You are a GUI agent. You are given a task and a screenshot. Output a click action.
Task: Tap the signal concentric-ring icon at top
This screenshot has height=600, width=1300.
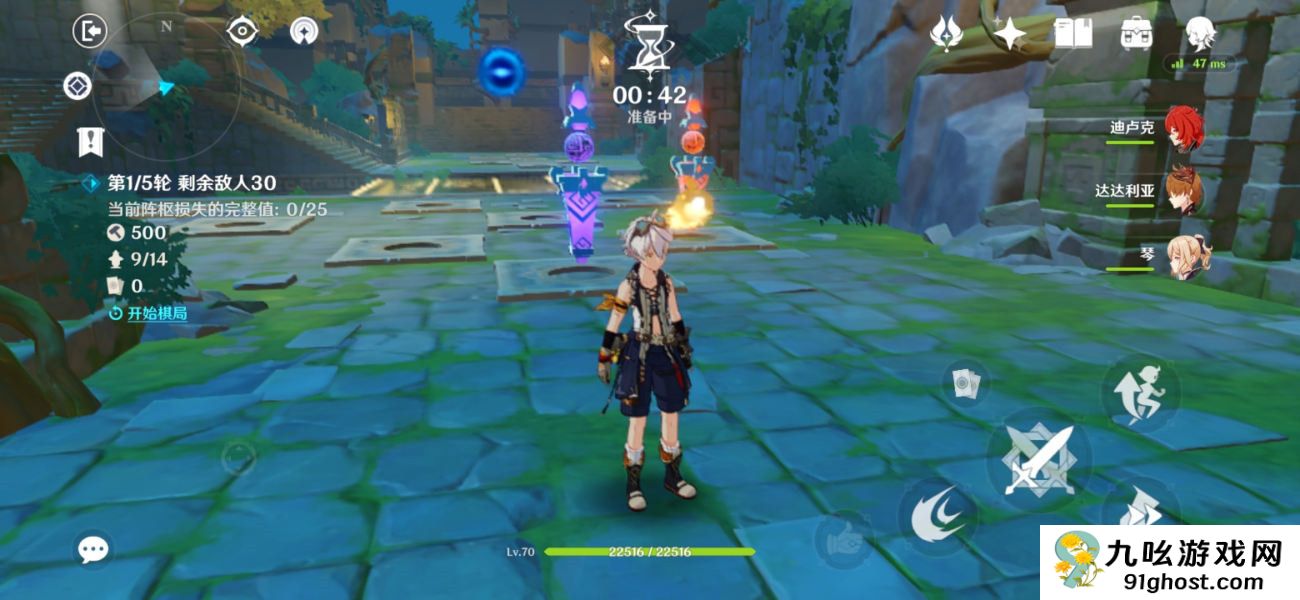click(304, 32)
